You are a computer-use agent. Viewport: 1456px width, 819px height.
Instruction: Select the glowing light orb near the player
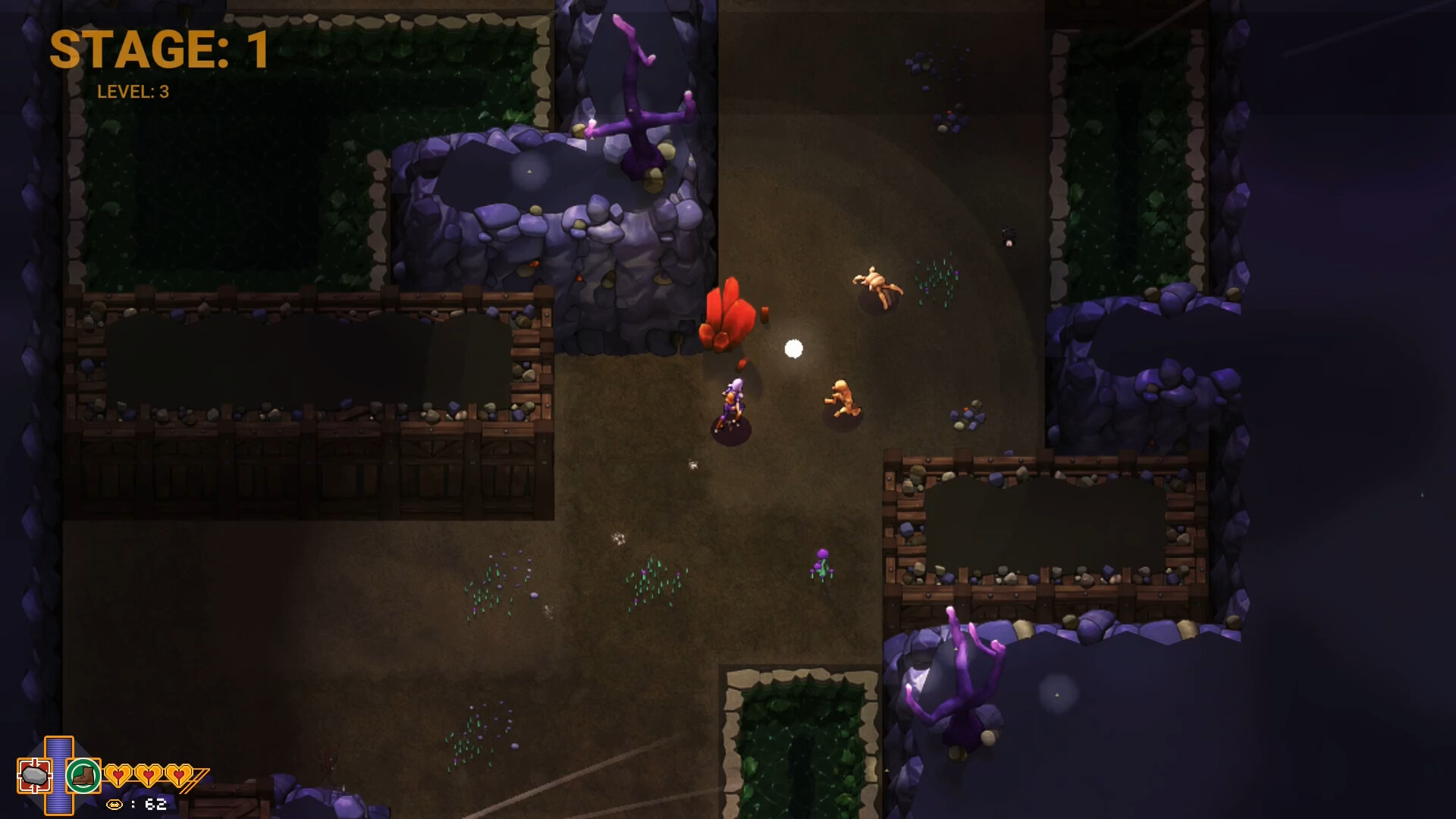[x=793, y=347]
